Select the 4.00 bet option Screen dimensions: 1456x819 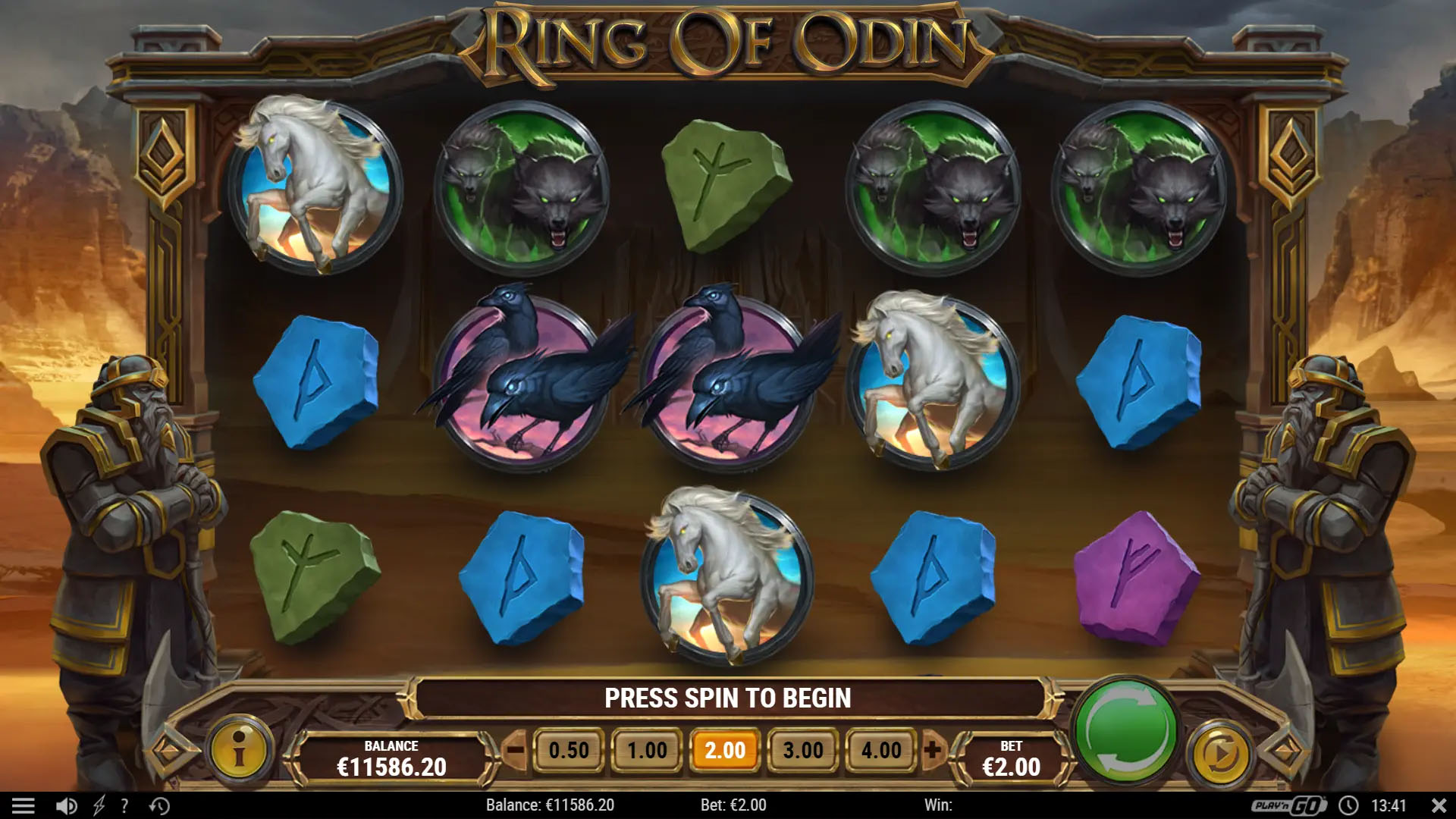(x=882, y=749)
